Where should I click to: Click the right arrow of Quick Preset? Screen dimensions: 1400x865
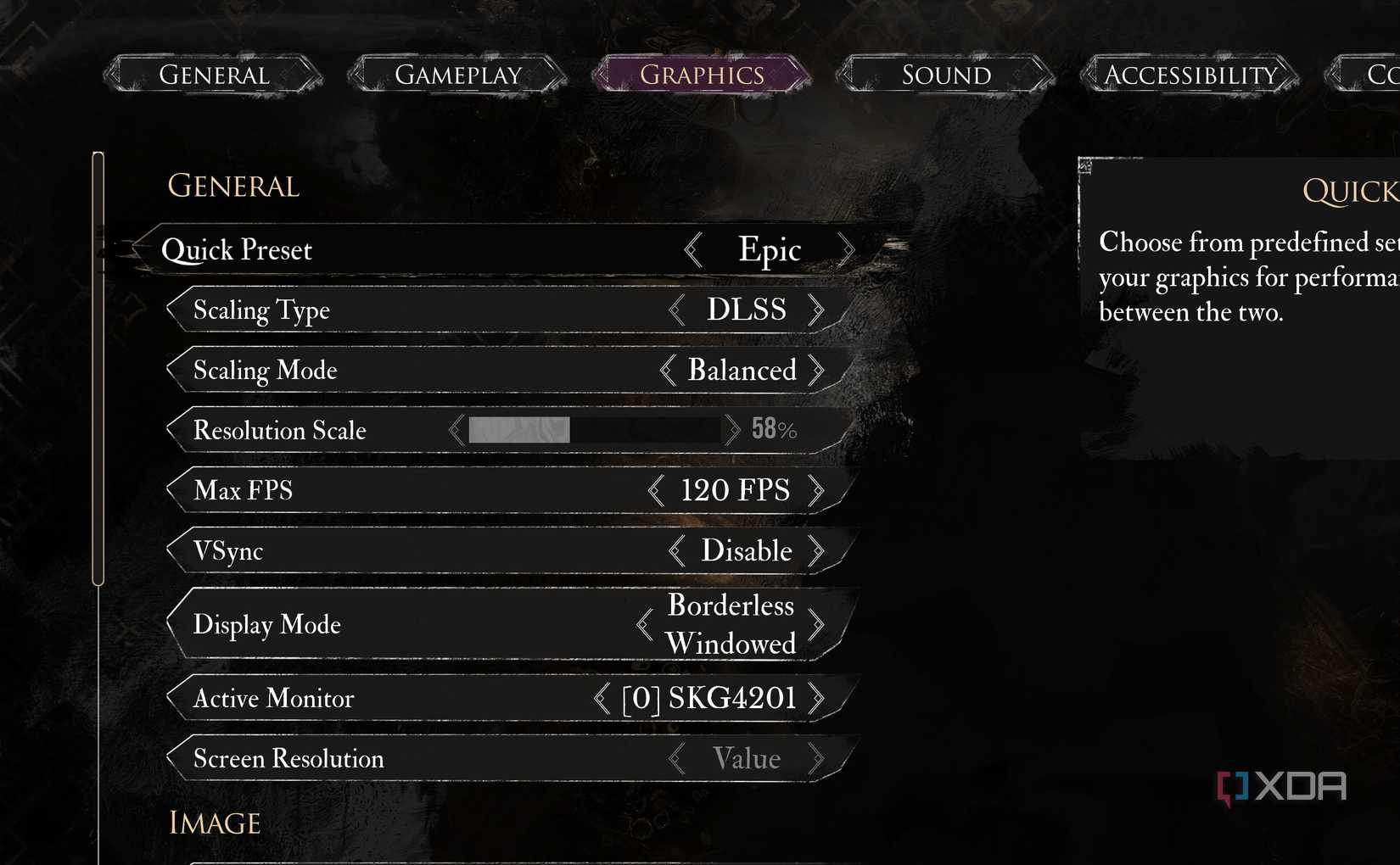846,250
